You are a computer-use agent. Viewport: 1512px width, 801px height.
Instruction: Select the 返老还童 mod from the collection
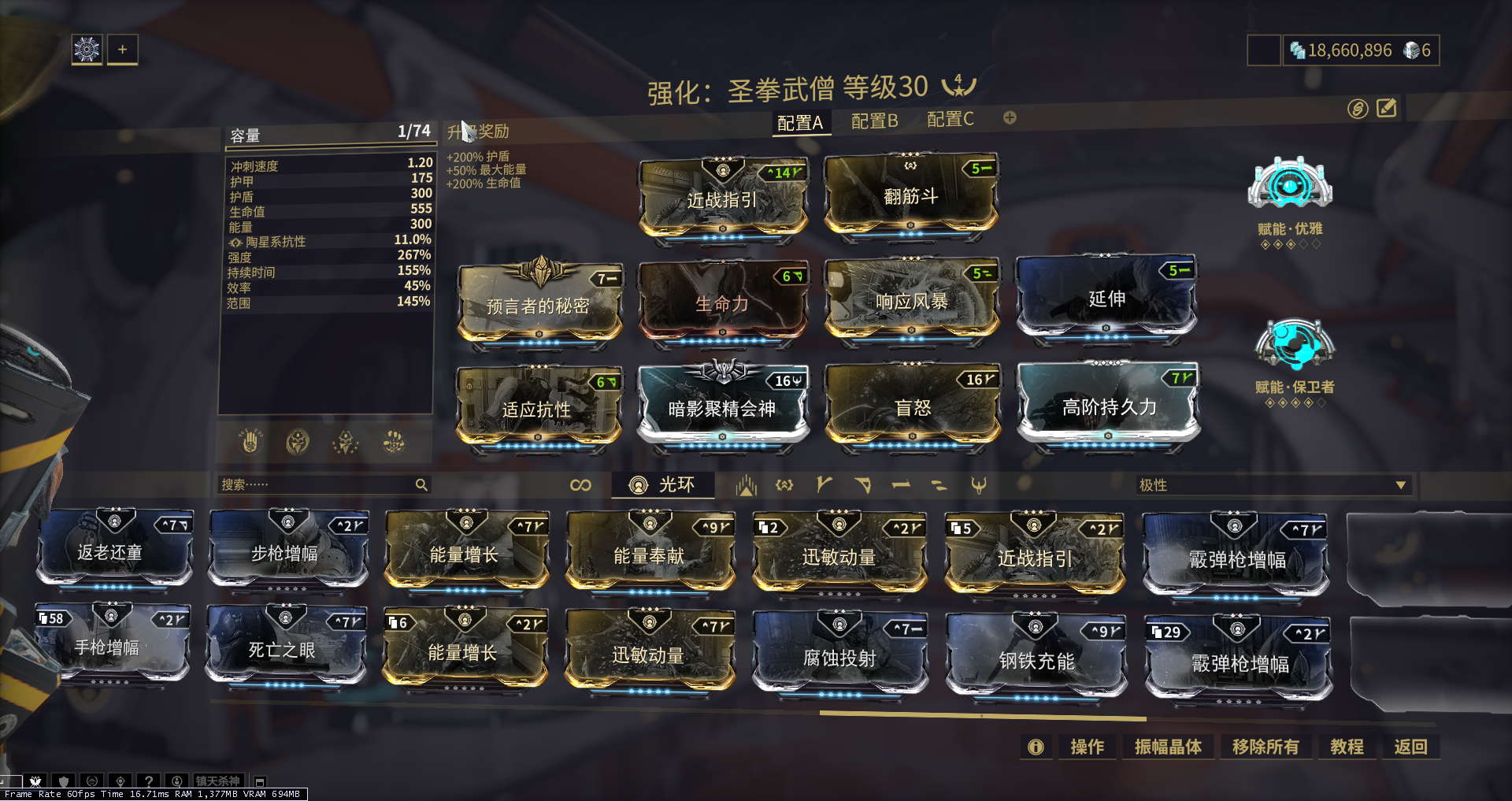[x=110, y=551]
